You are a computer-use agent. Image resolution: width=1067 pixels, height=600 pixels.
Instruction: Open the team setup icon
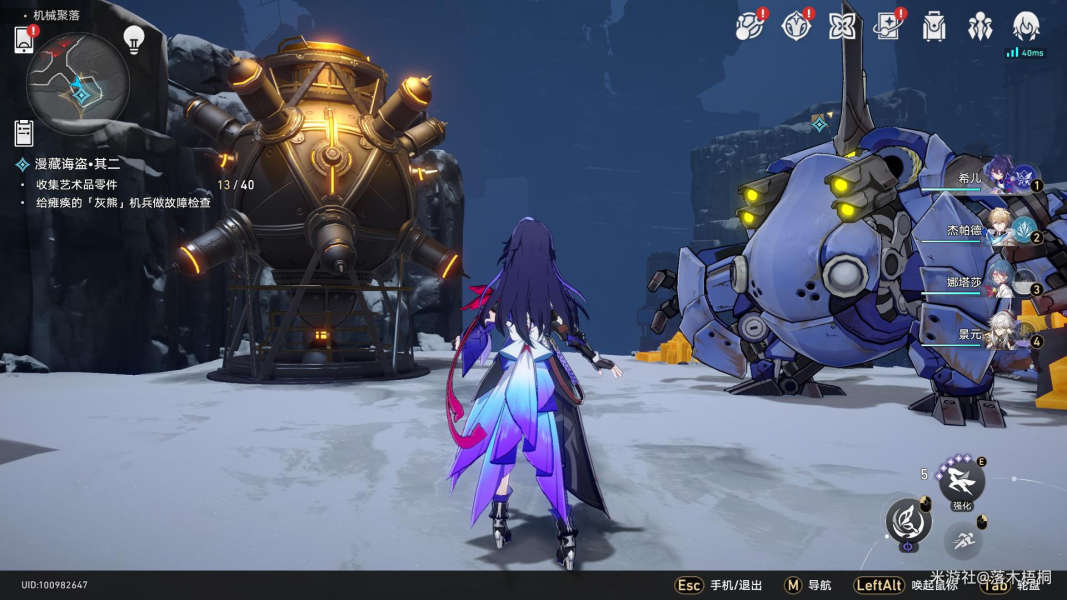[980, 27]
